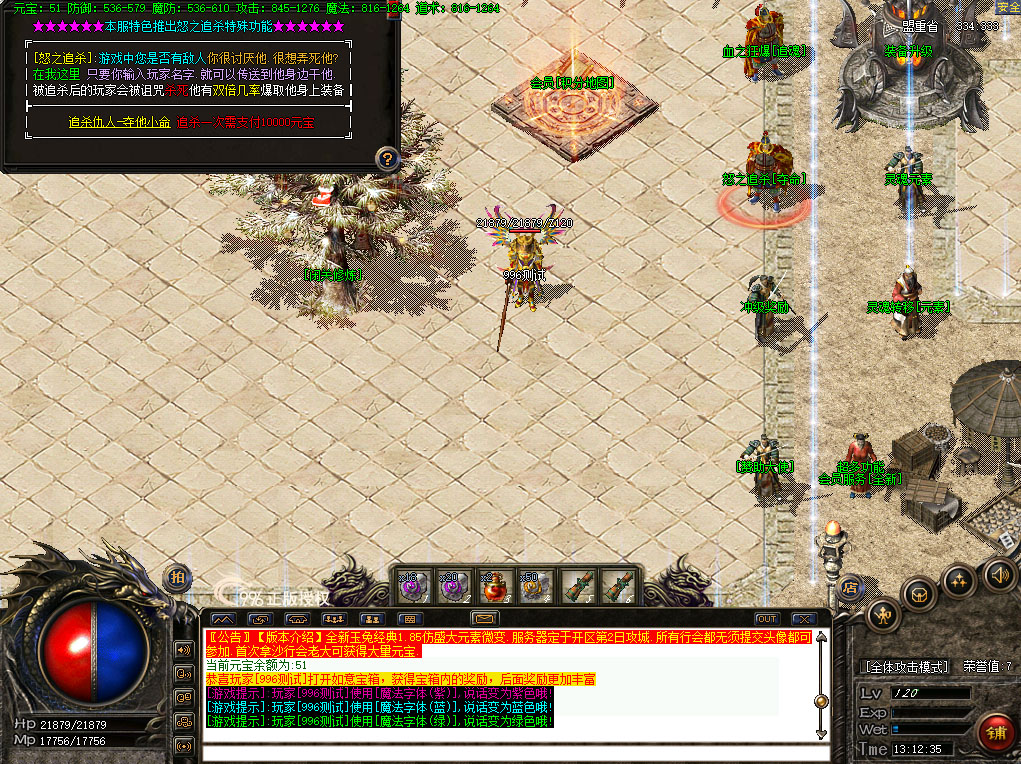
Task: Select the hotbar item with x20 stack
Action: tap(453, 586)
